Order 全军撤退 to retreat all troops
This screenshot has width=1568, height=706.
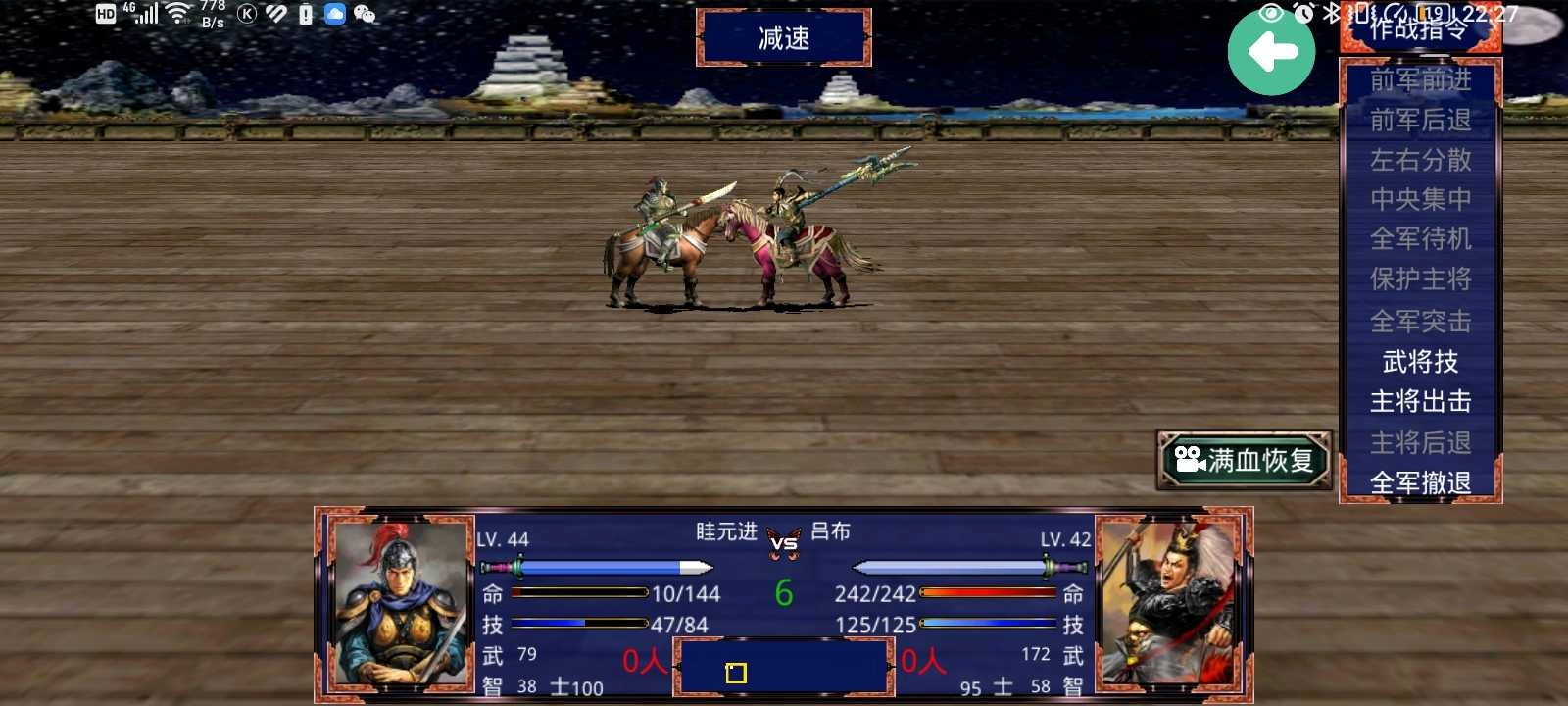coord(1420,482)
